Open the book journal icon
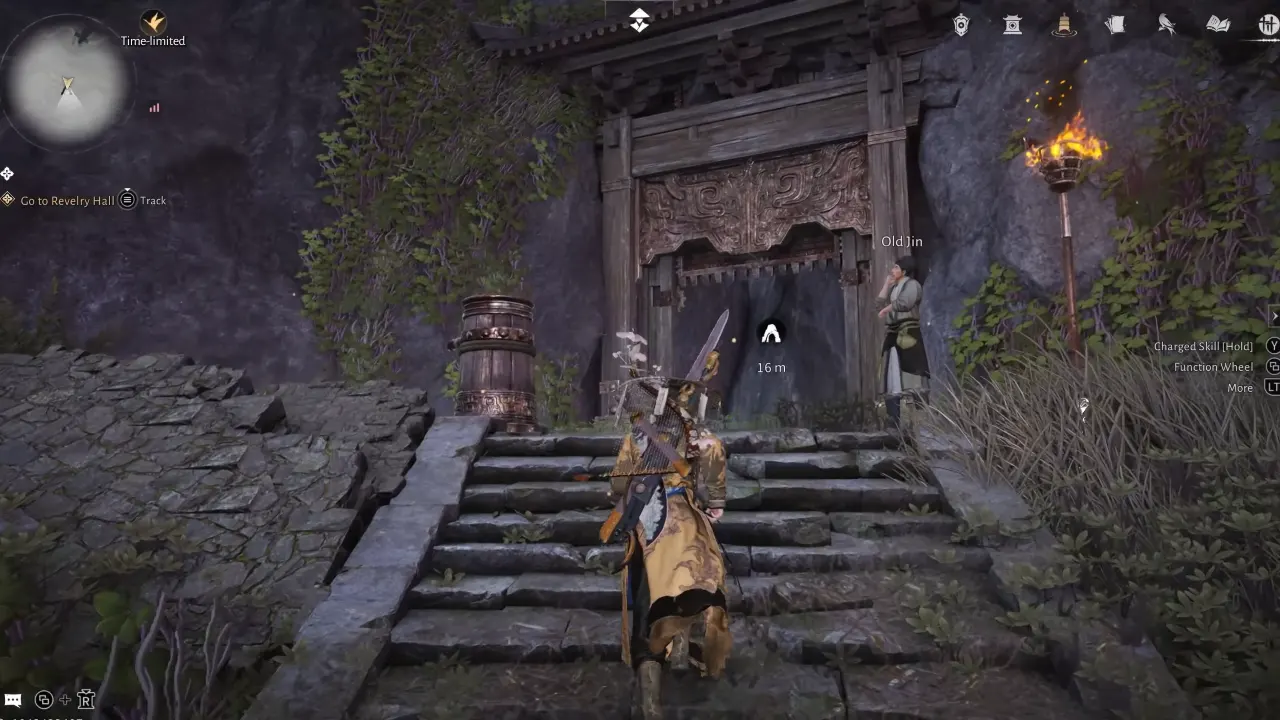 pyautogui.click(x=1218, y=25)
